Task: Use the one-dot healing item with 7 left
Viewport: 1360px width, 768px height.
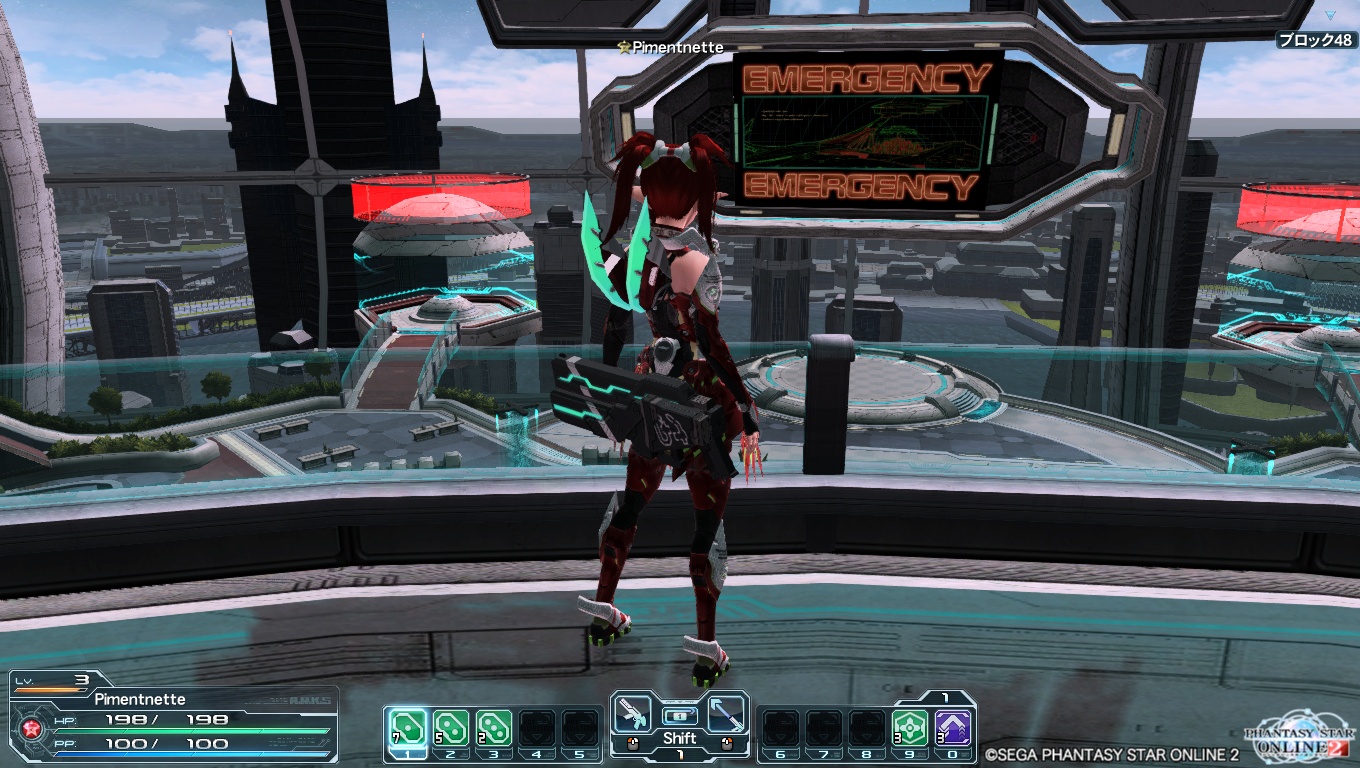Action: (407, 728)
